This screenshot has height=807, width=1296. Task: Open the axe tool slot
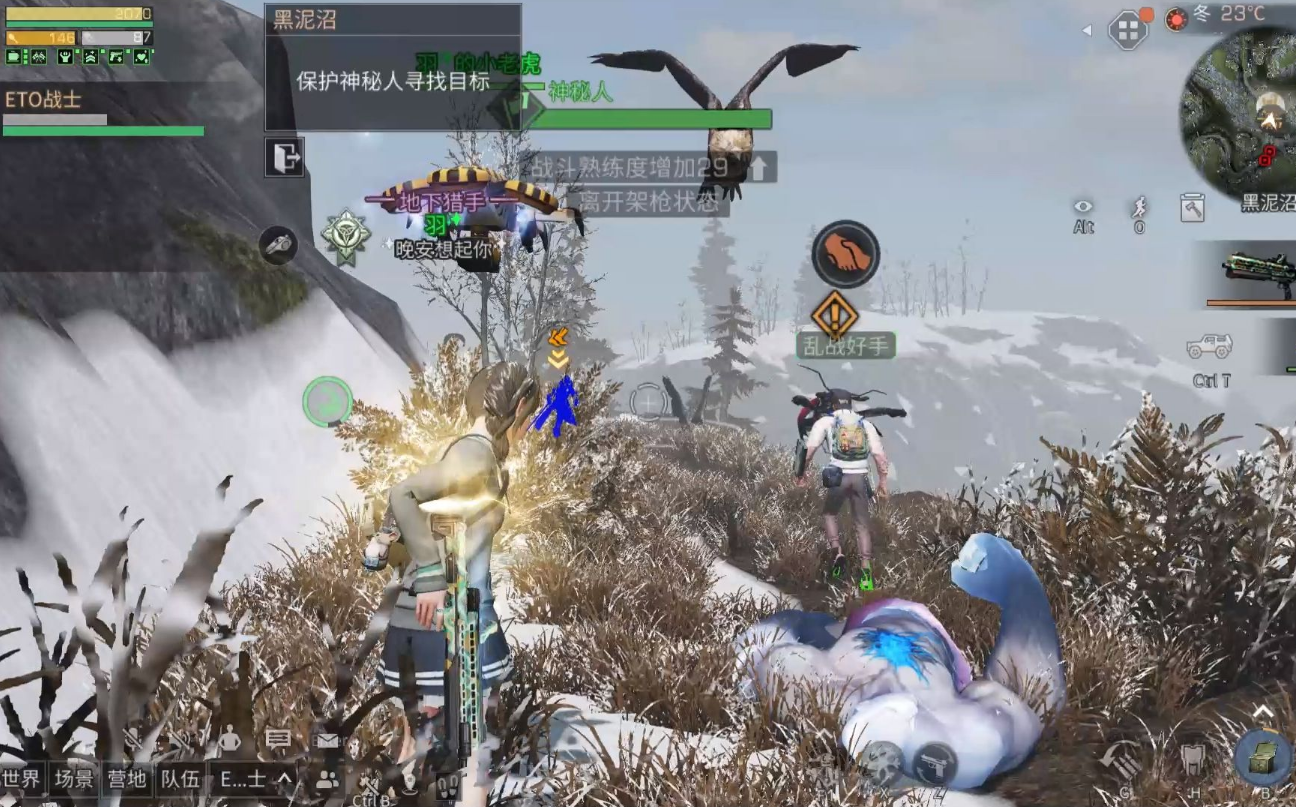coord(1191,207)
